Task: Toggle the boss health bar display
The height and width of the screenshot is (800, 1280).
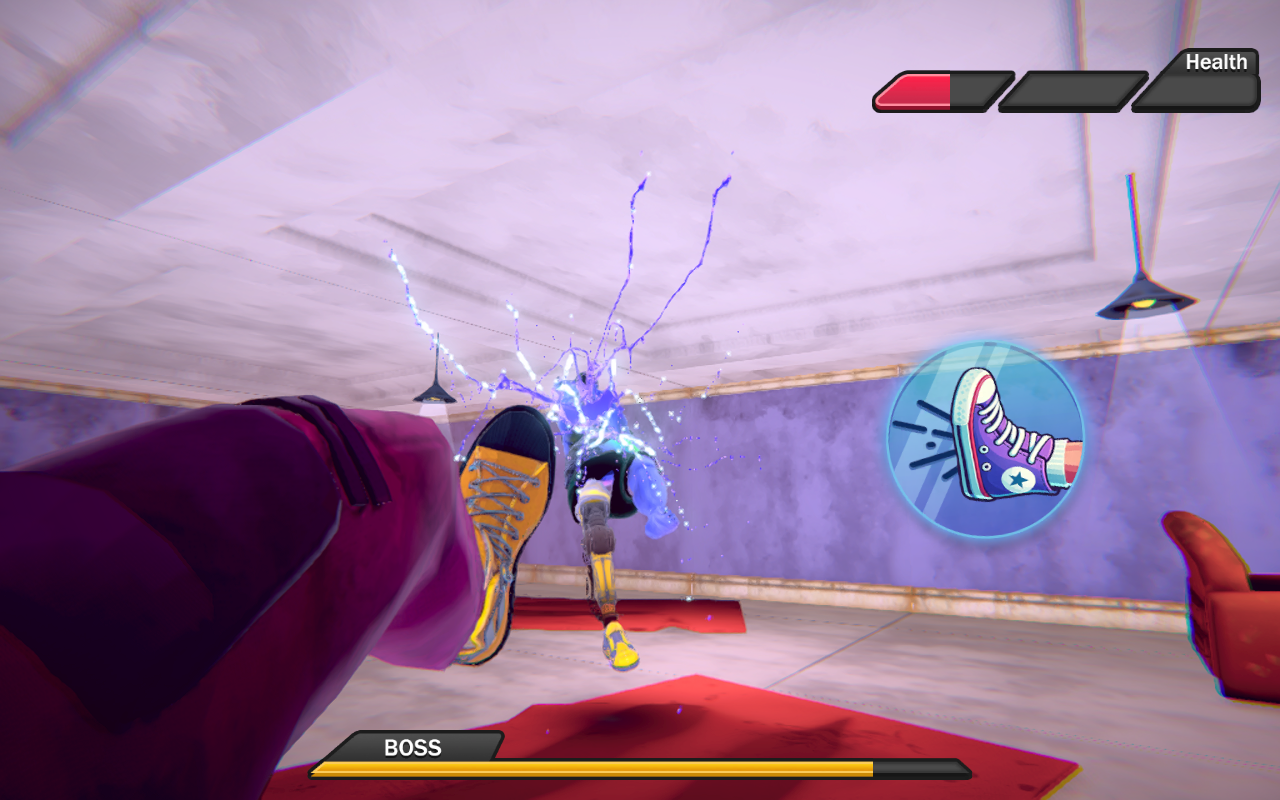Action: [x=640, y=770]
